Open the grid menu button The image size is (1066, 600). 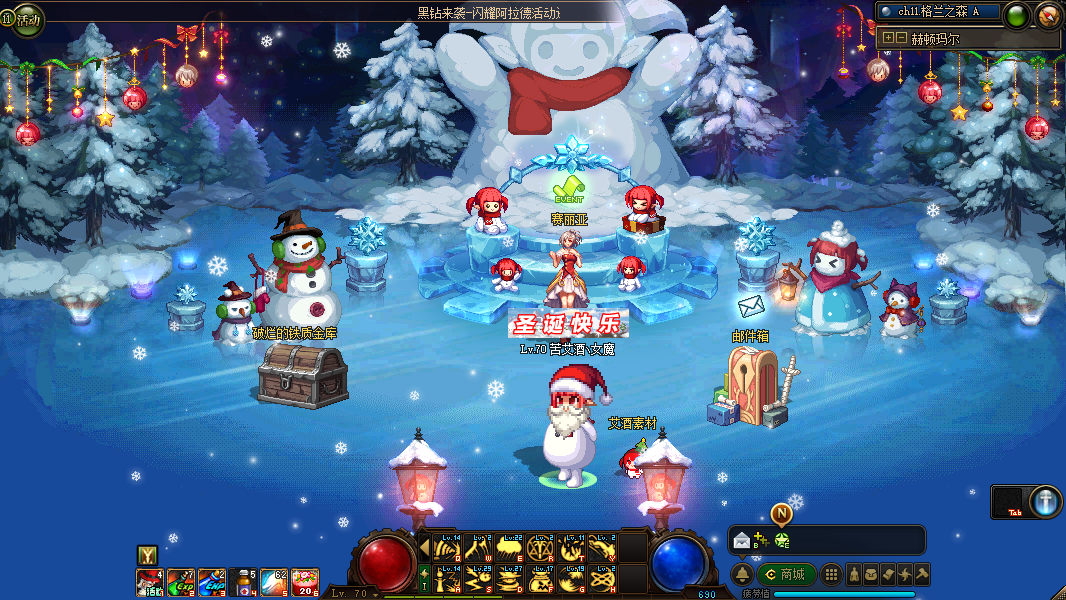tap(831, 574)
